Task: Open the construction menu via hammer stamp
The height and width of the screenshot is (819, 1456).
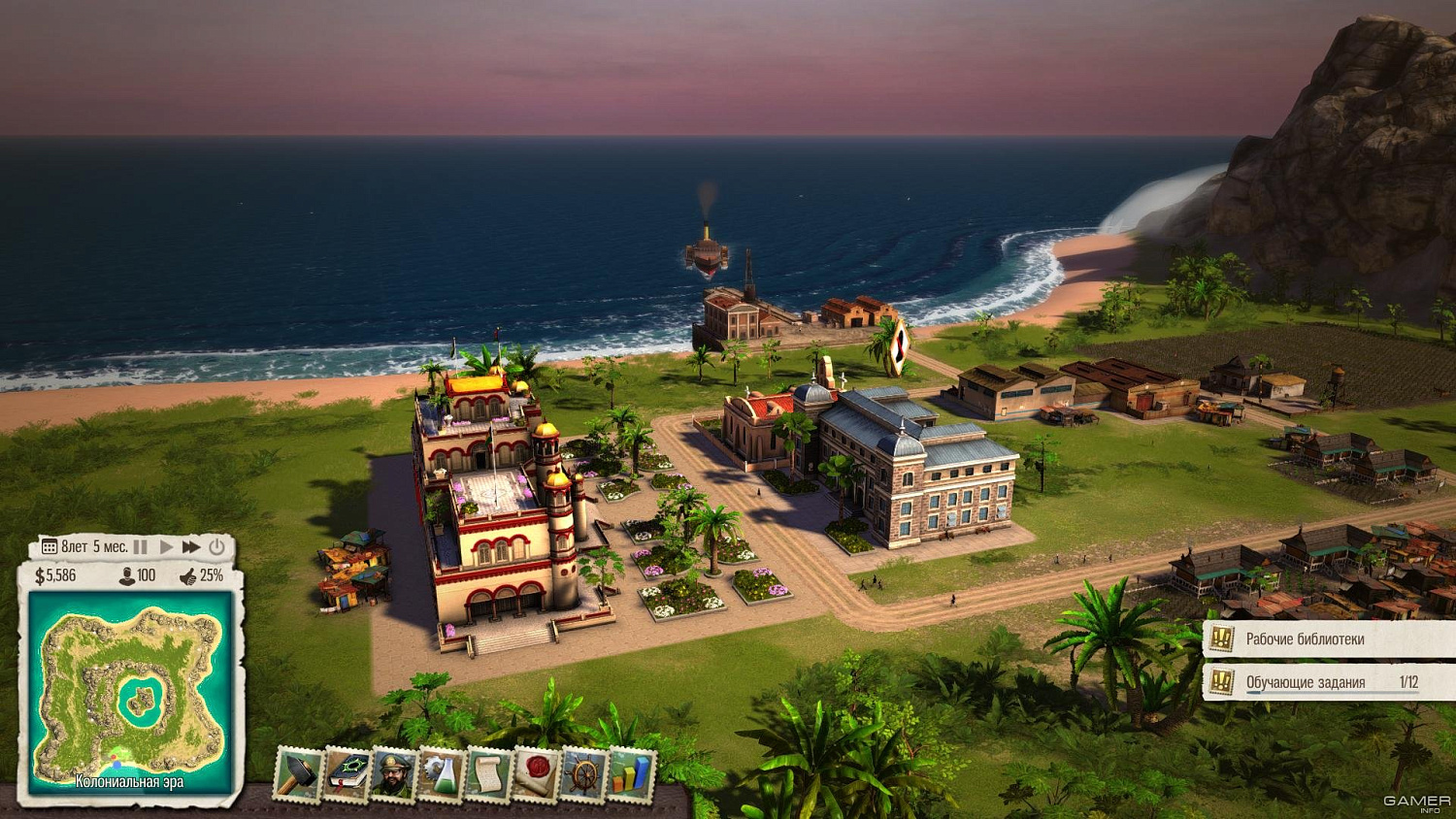Action: pos(297,774)
